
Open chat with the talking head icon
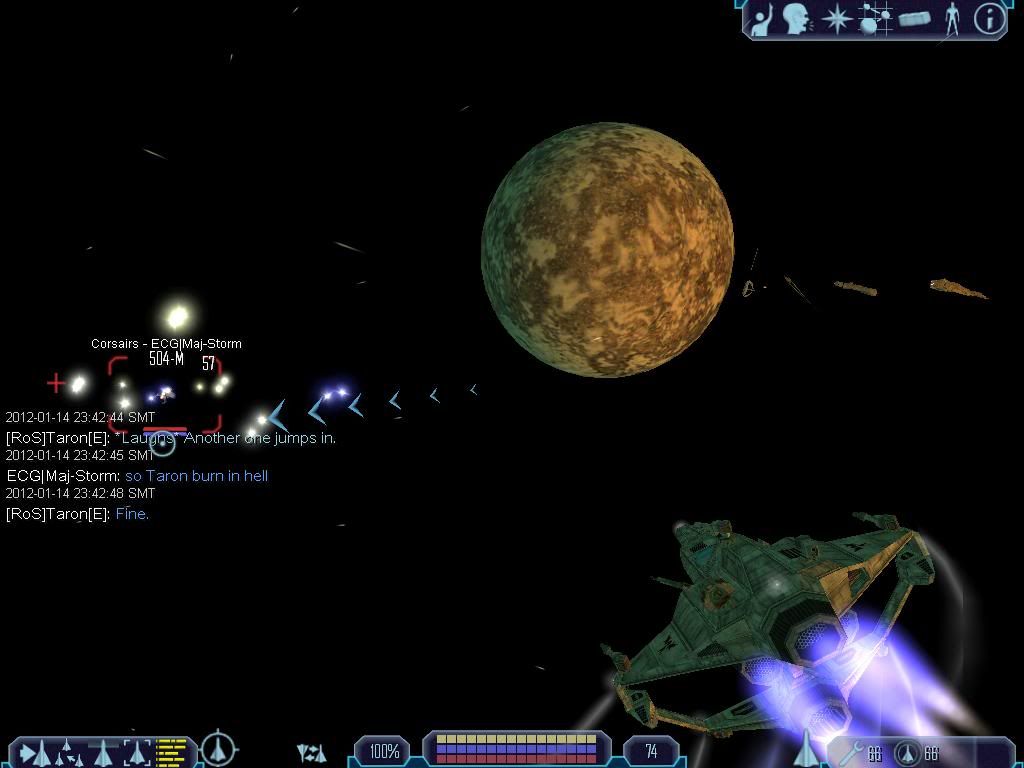pos(797,19)
